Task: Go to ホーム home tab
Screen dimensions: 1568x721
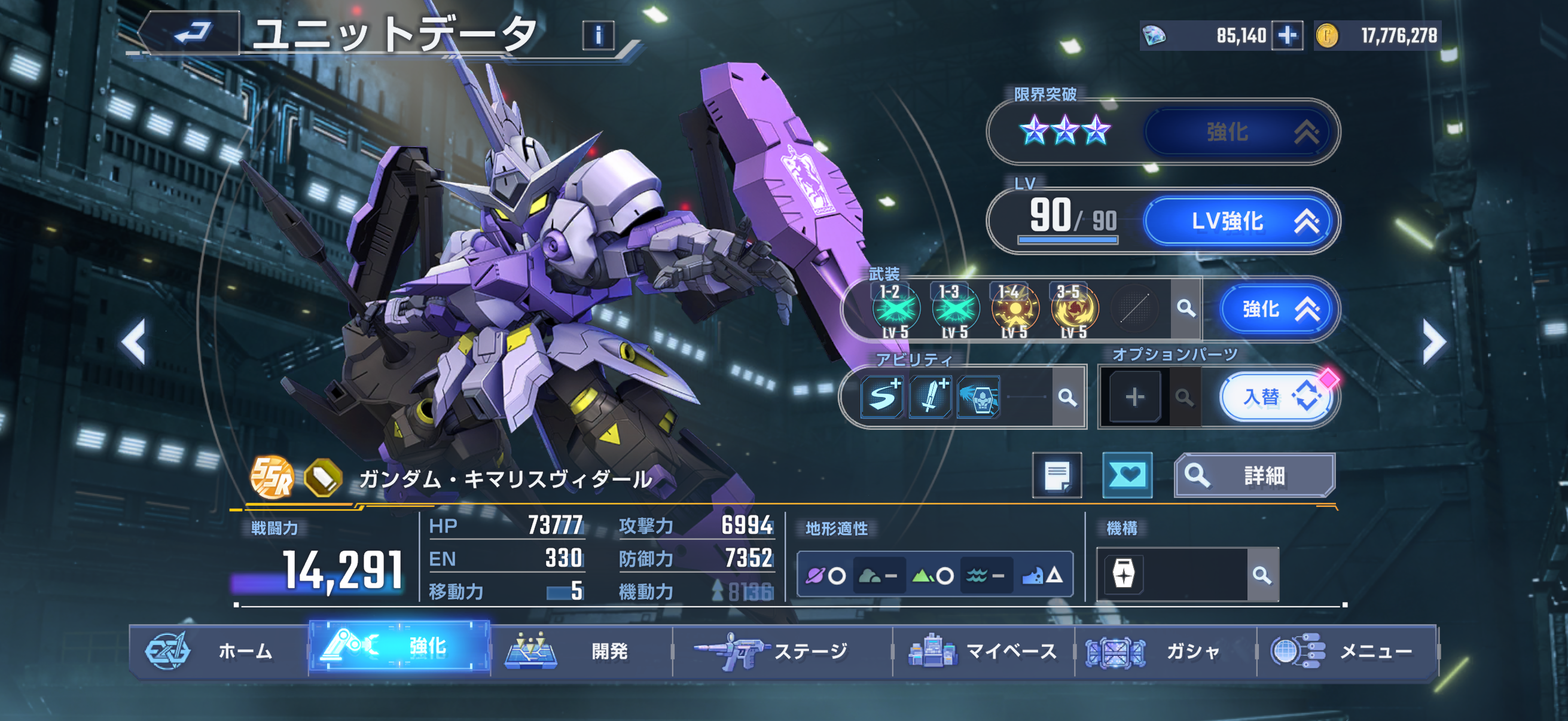Action: (219, 651)
